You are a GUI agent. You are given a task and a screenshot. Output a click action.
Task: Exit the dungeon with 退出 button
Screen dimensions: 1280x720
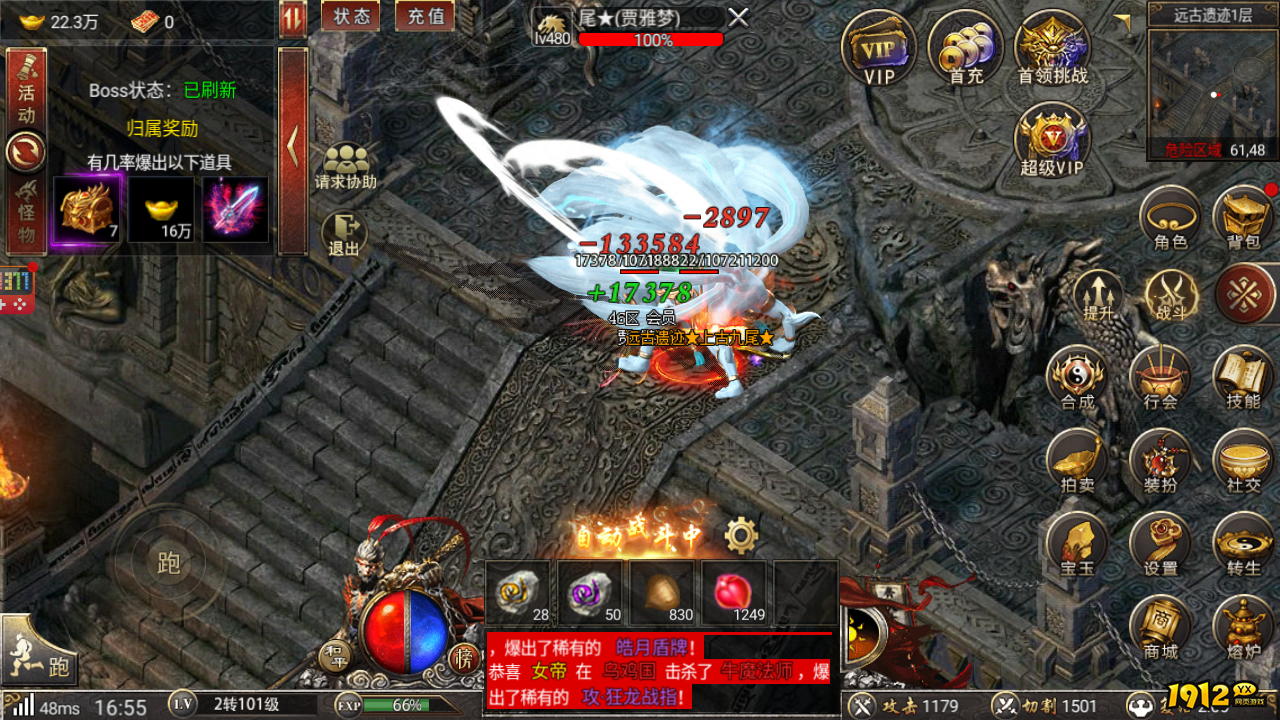(344, 235)
